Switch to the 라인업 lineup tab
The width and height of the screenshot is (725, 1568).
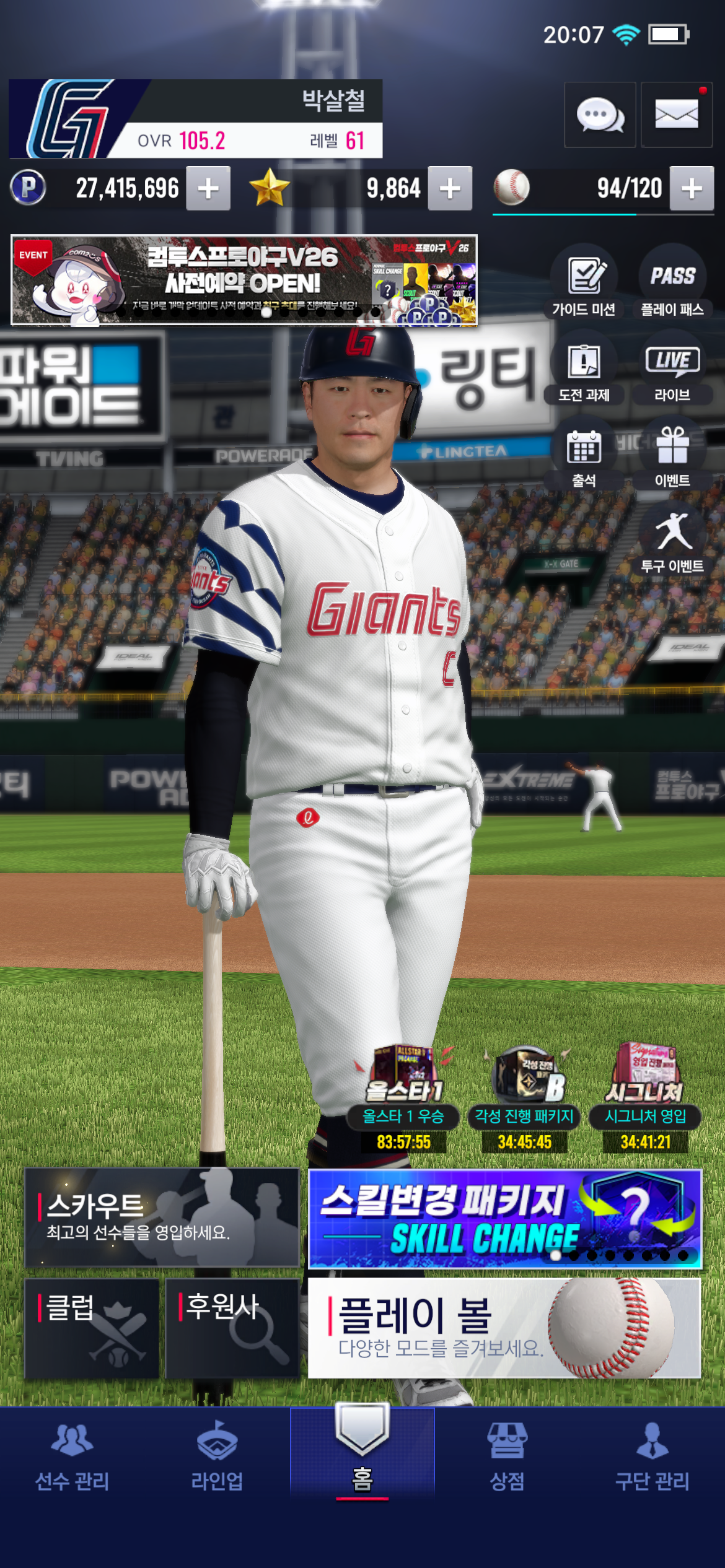pos(217,1457)
